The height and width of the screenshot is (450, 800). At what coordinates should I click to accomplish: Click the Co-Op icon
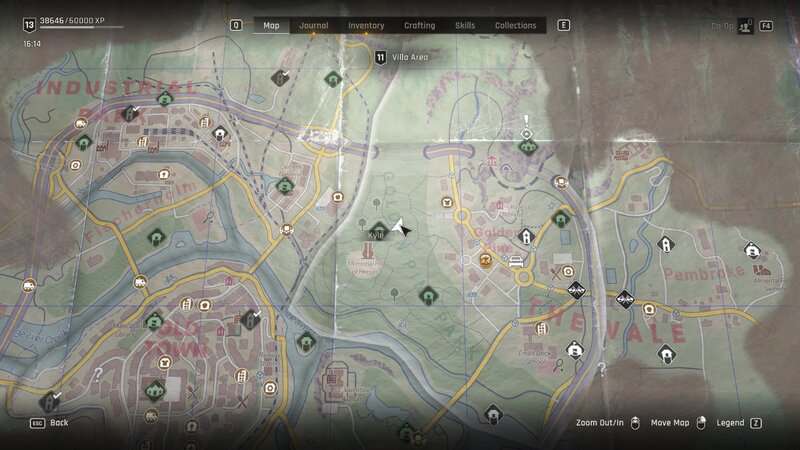[745, 26]
